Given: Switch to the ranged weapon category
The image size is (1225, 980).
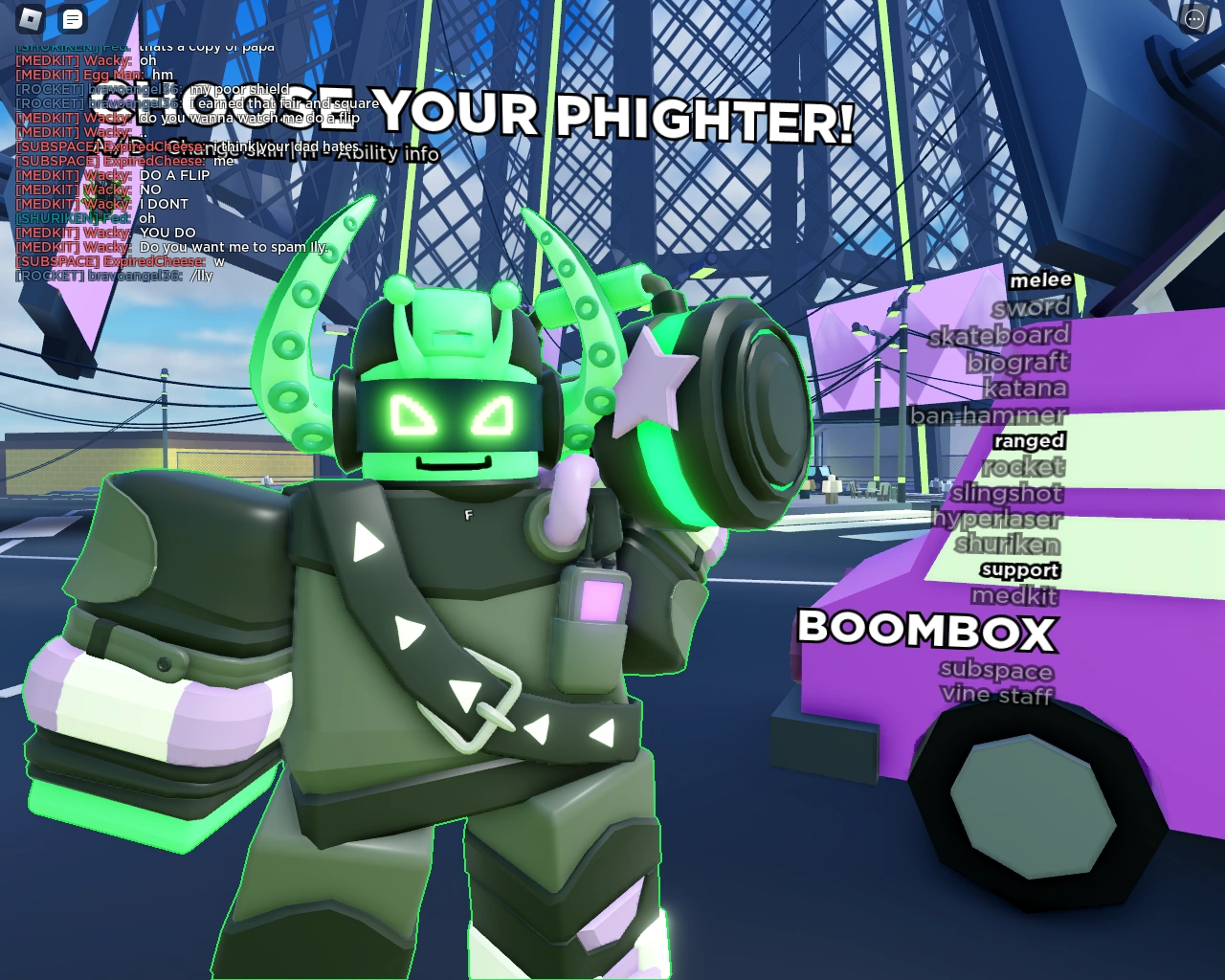Looking at the screenshot, I should [x=1030, y=441].
